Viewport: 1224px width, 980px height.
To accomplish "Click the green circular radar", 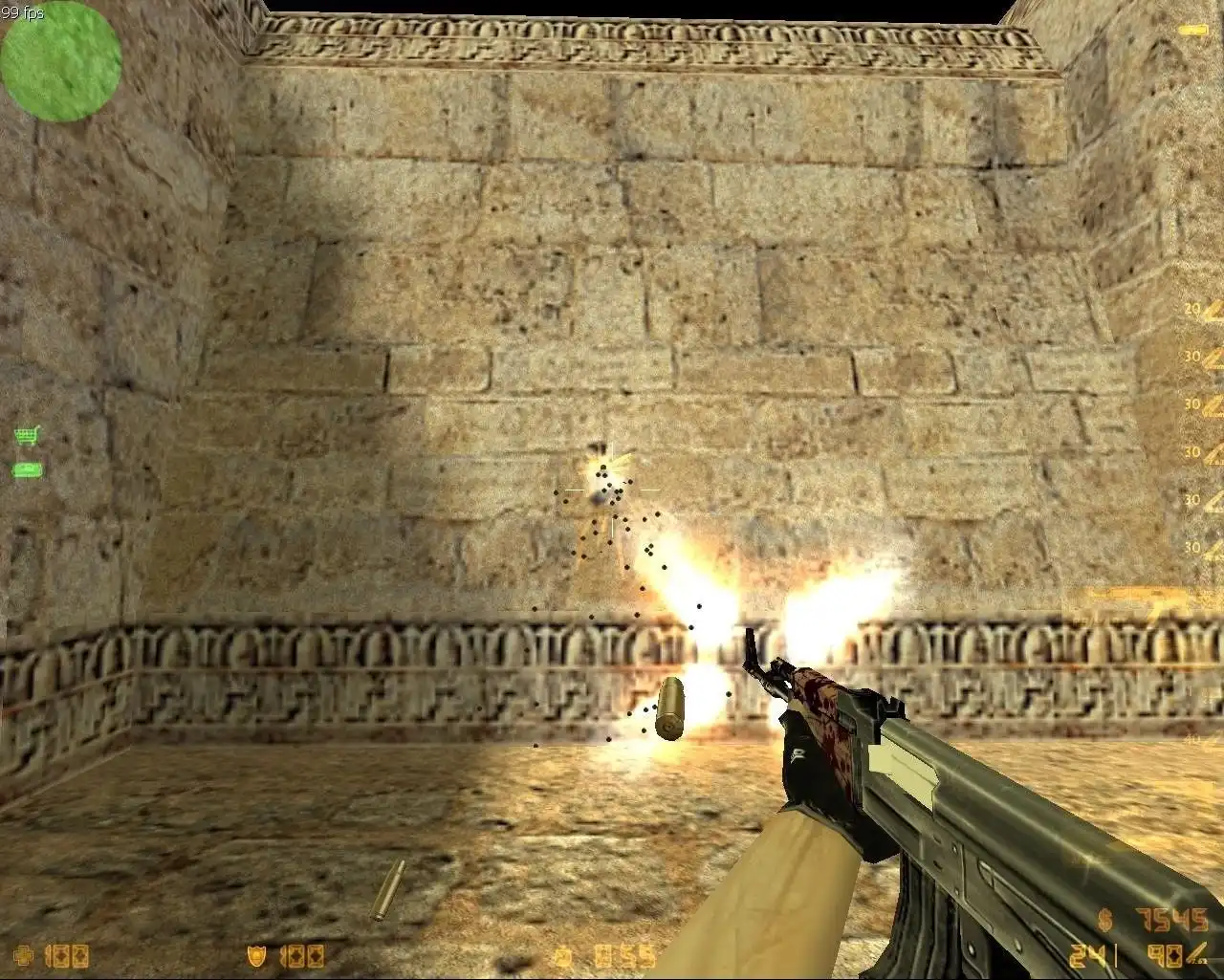I will tap(60, 61).
